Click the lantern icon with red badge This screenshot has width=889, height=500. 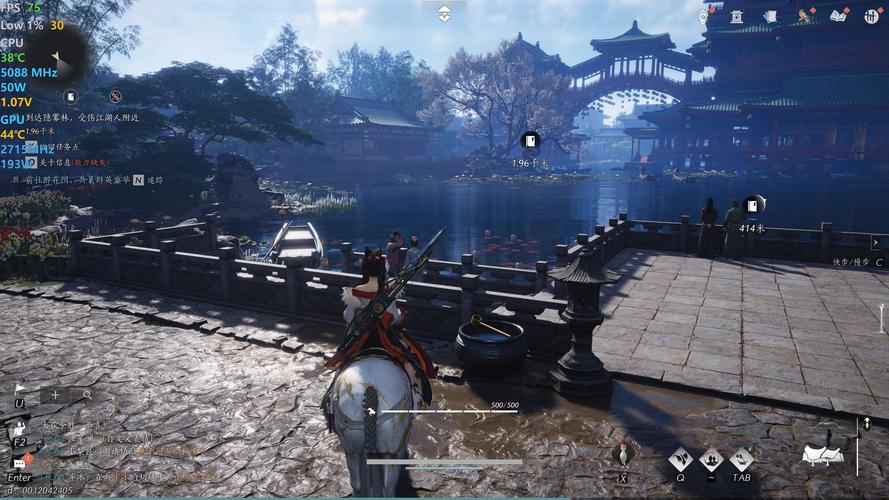704,15
